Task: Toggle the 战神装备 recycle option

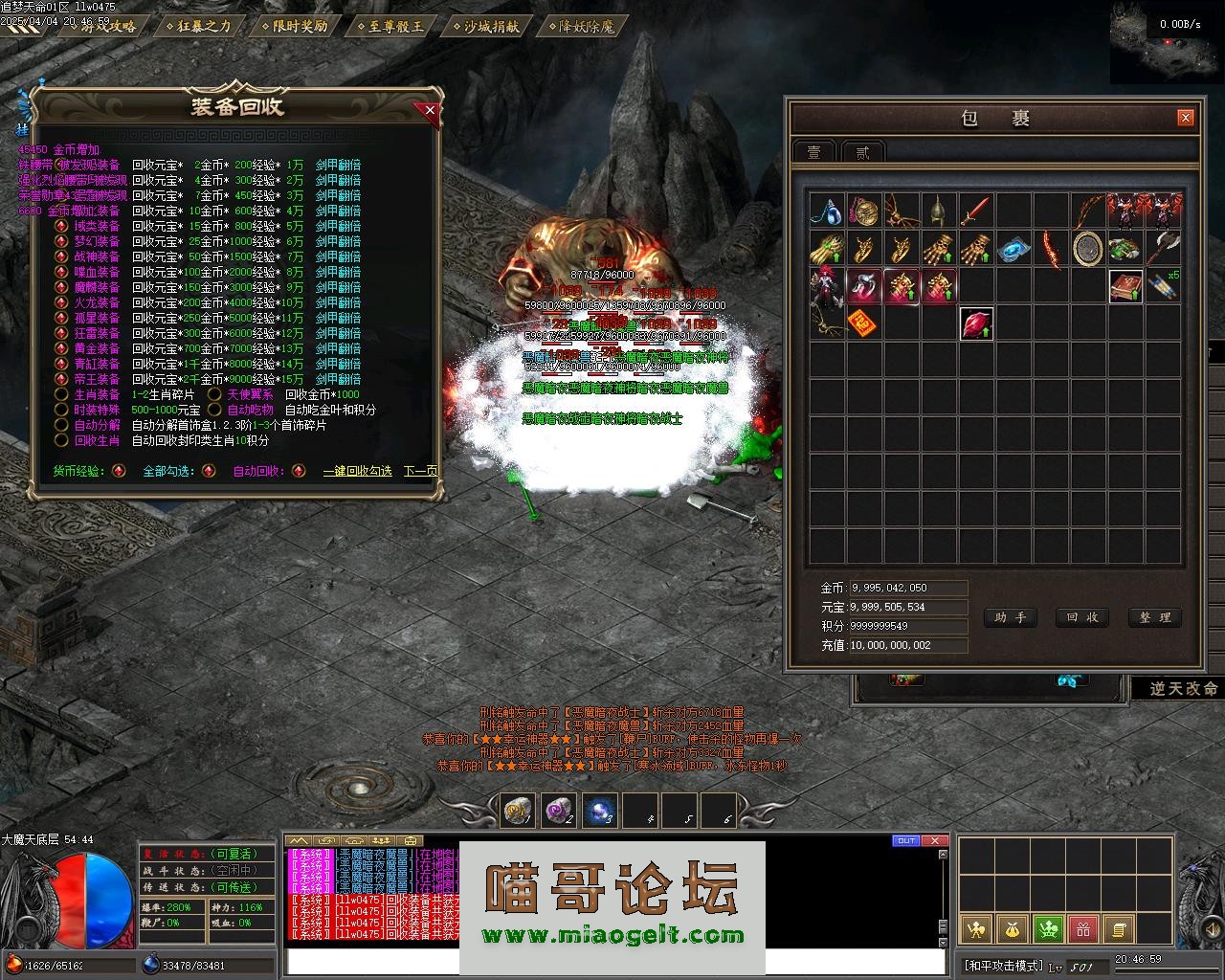Action: click(x=61, y=256)
